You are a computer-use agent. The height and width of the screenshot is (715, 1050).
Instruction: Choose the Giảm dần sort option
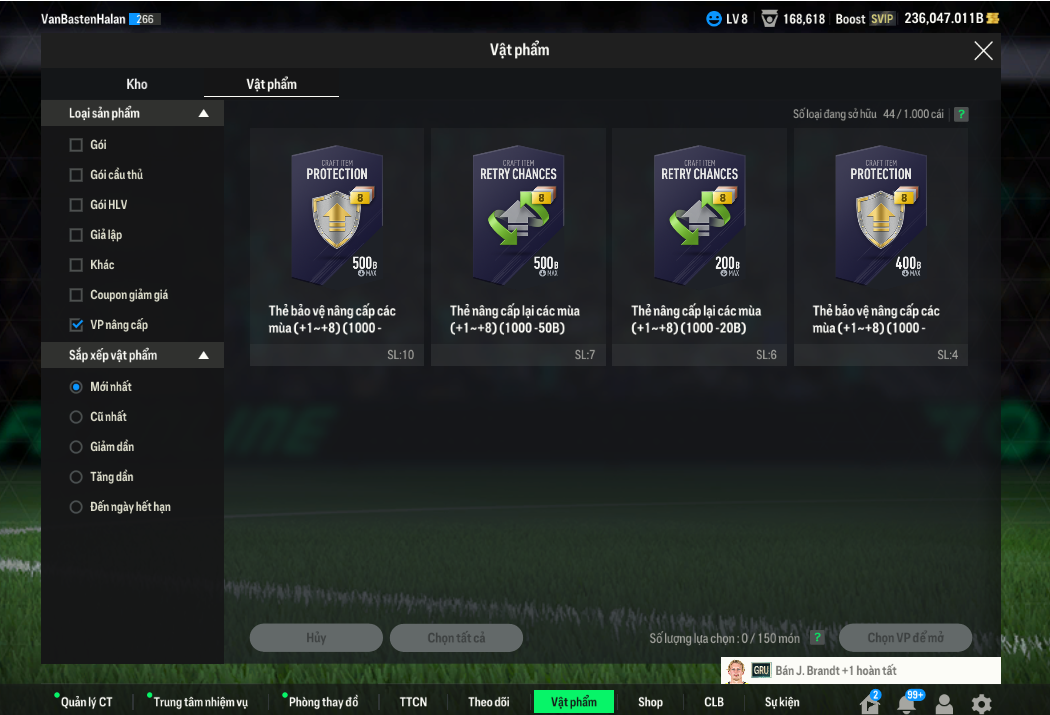[x=76, y=447]
